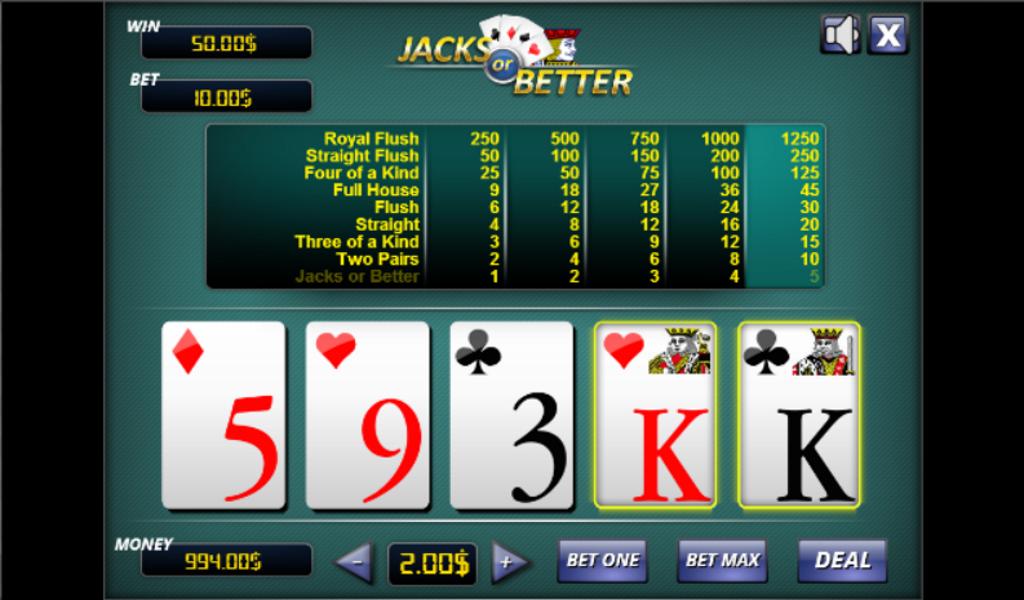Viewport: 1024px width, 600px height.
Task: Close the game with the X button
Action: coord(887,35)
